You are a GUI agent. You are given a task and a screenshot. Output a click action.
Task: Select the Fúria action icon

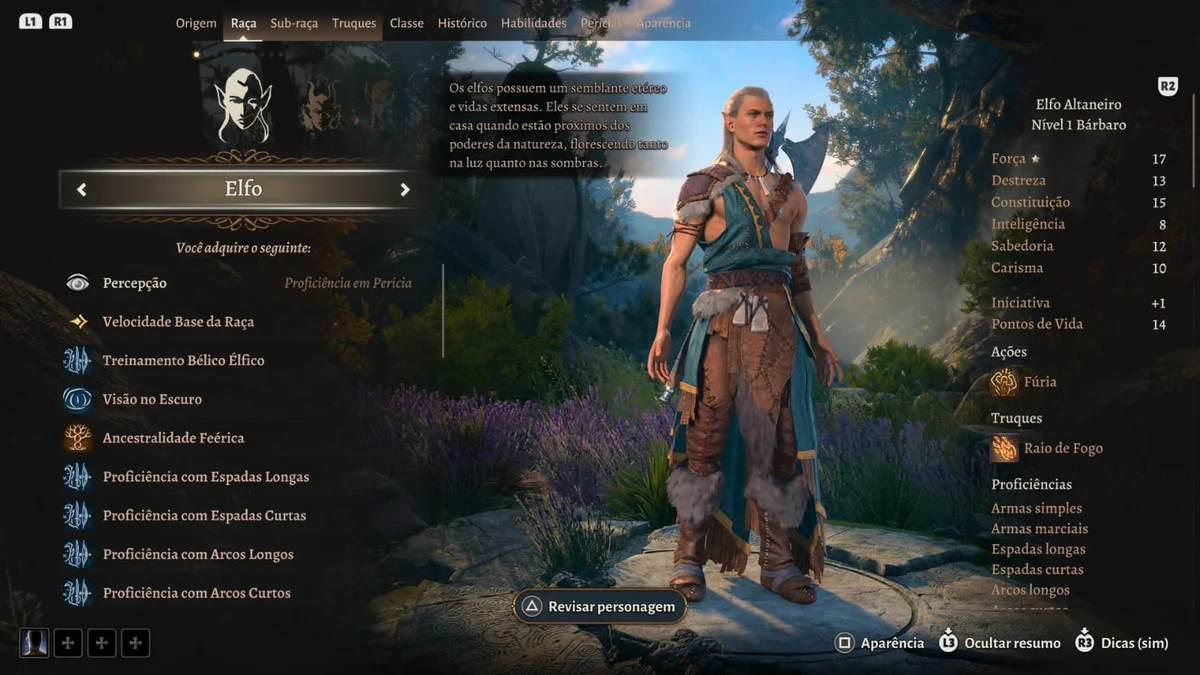point(1004,381)
